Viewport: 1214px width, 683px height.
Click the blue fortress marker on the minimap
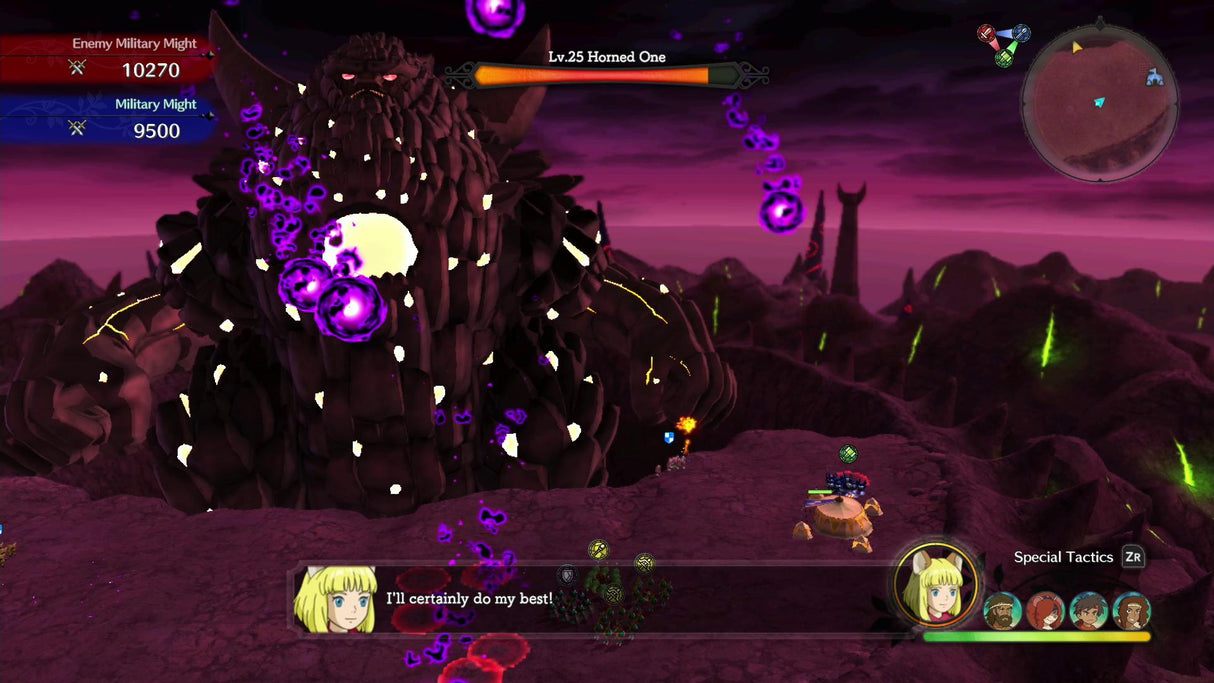[x=1155, y=77]
